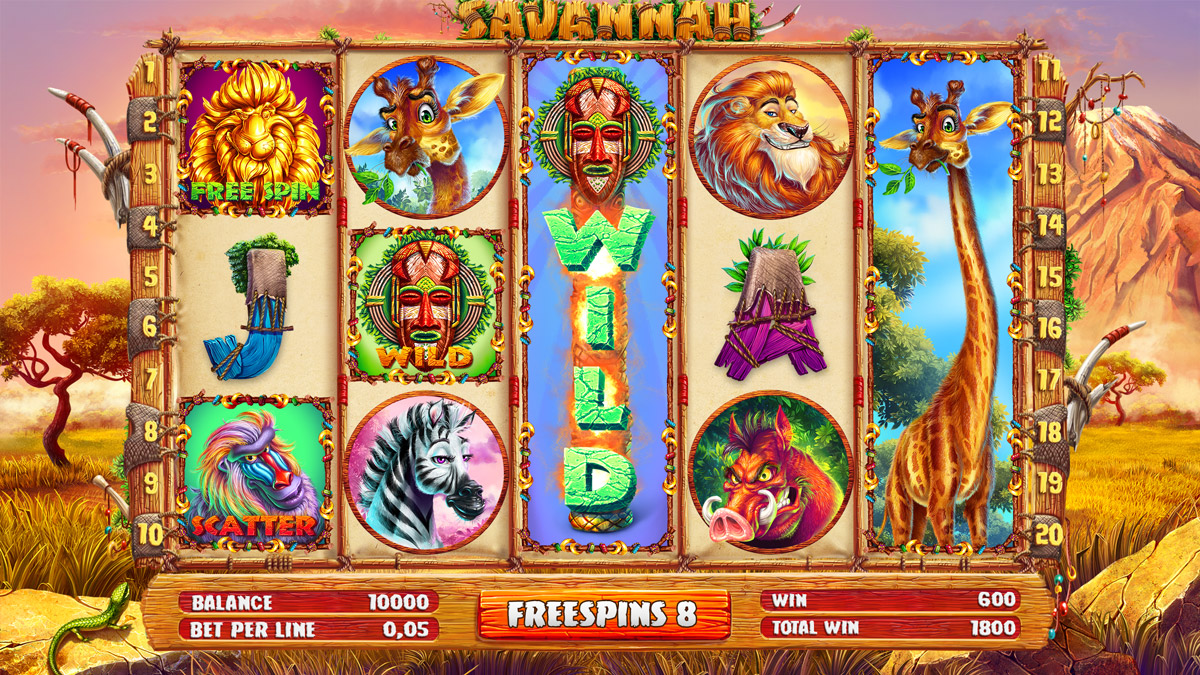Choose payline number 20
This screenshot has width=1200, height=675.
(x=1048, y=533)
